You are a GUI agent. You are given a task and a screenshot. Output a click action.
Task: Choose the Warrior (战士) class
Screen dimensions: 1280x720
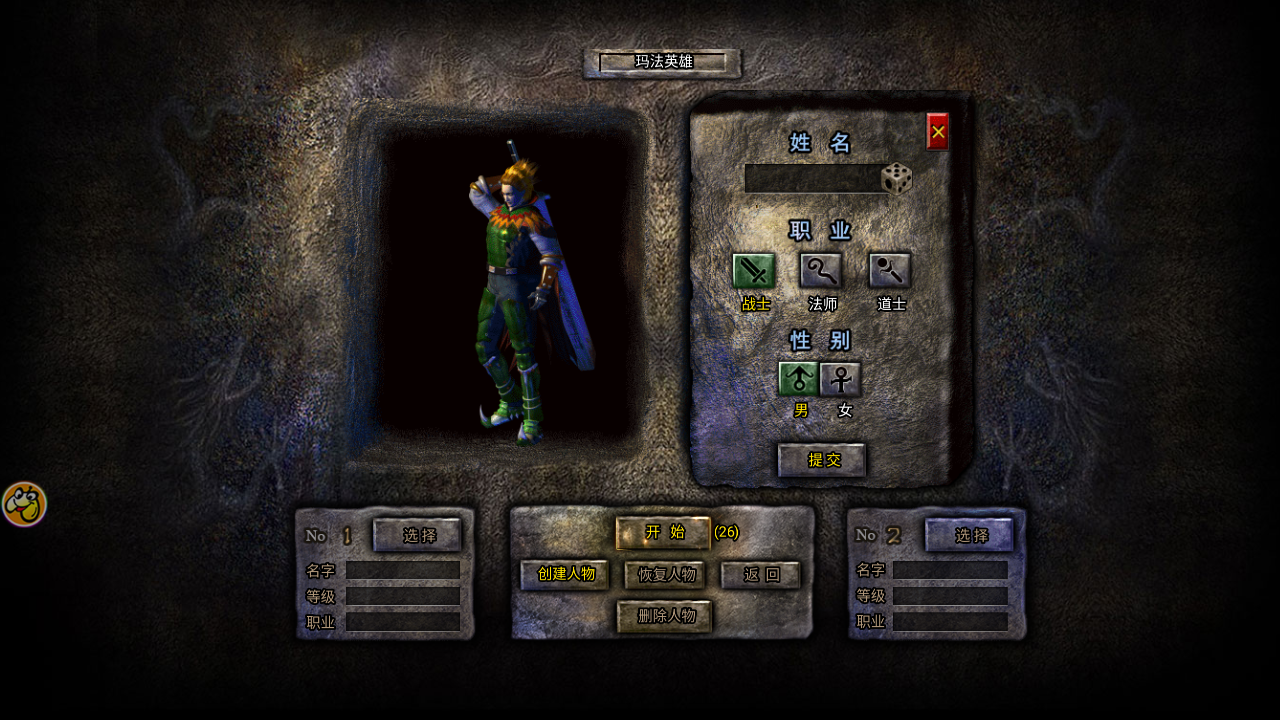pos(754,271)
